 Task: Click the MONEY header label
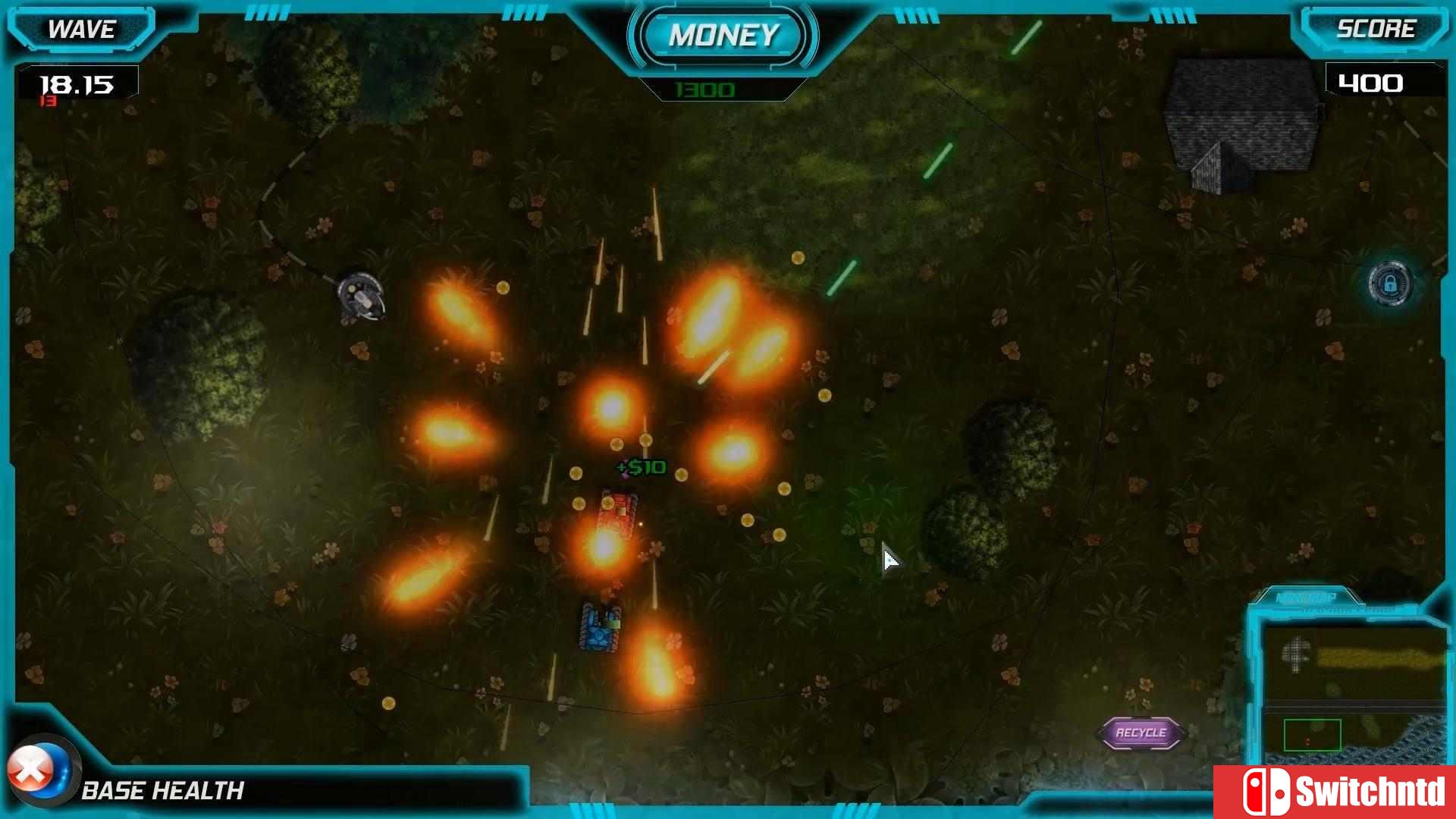pyautogui.click(x=724, y=34)
